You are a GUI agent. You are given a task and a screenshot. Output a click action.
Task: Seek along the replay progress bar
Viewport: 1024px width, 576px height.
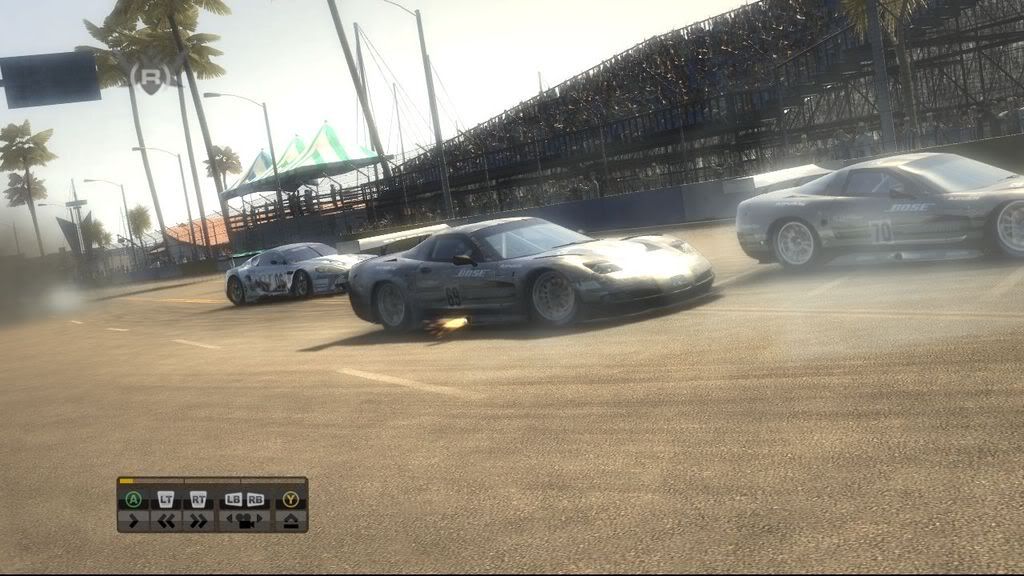212,481
